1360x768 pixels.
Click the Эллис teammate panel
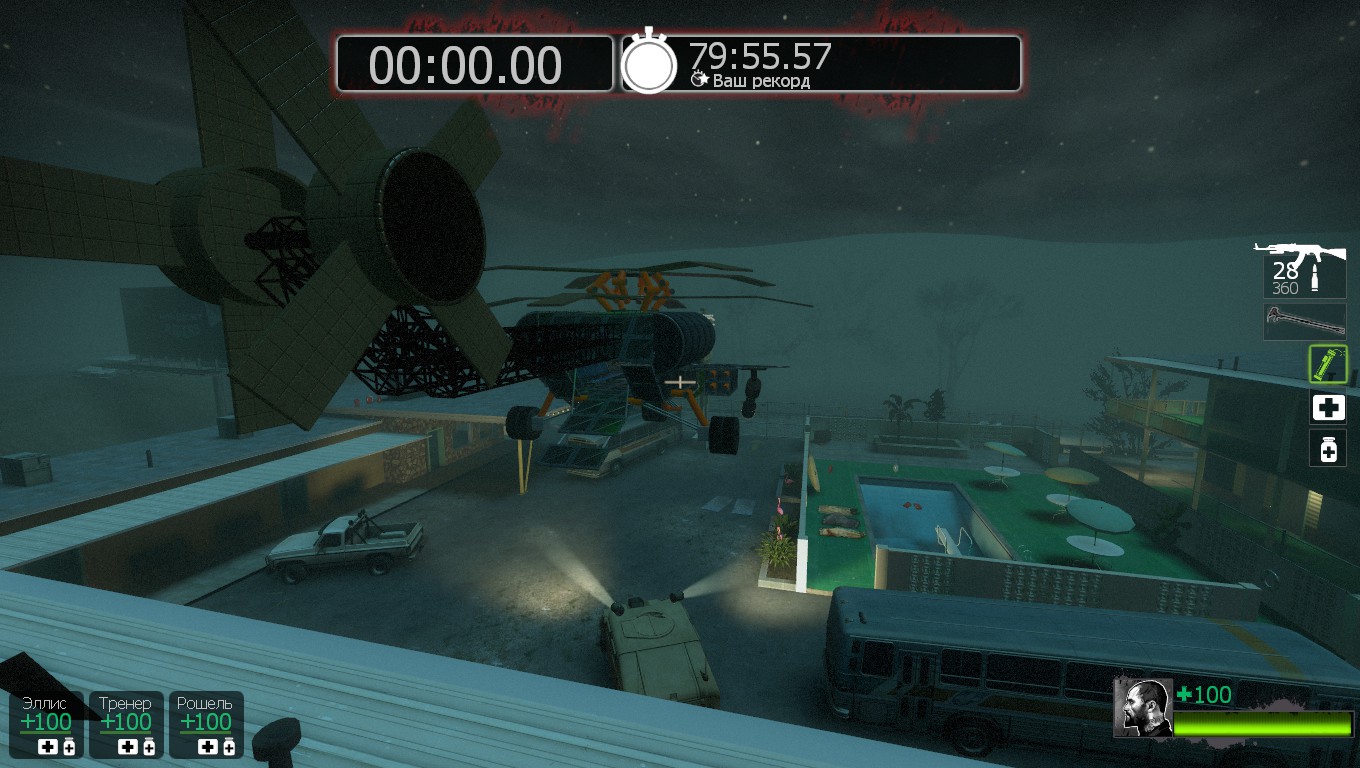click(x=47, y=724)
